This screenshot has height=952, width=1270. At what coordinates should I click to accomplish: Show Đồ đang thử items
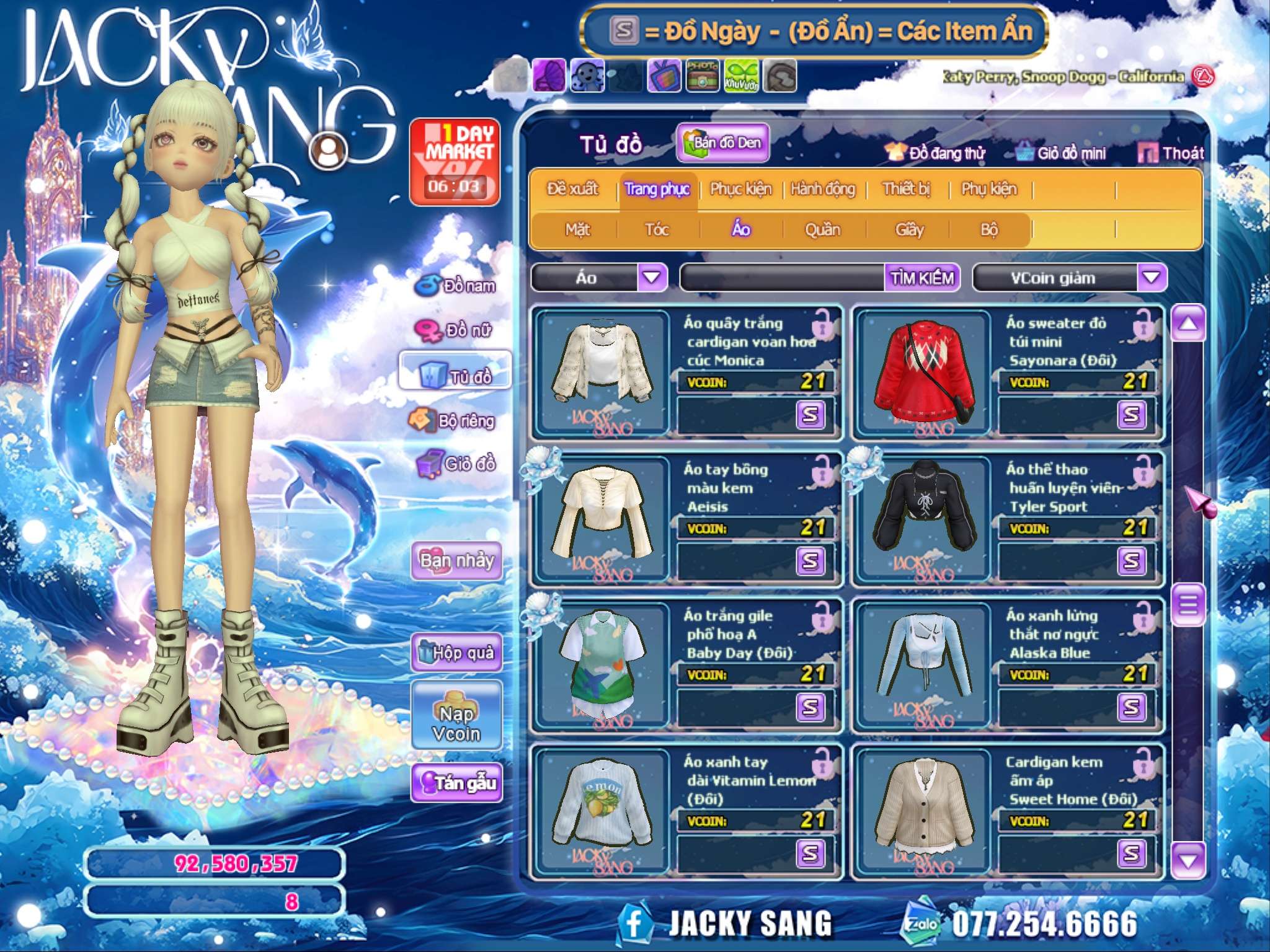pyautogui.click(x=936, y=153)
